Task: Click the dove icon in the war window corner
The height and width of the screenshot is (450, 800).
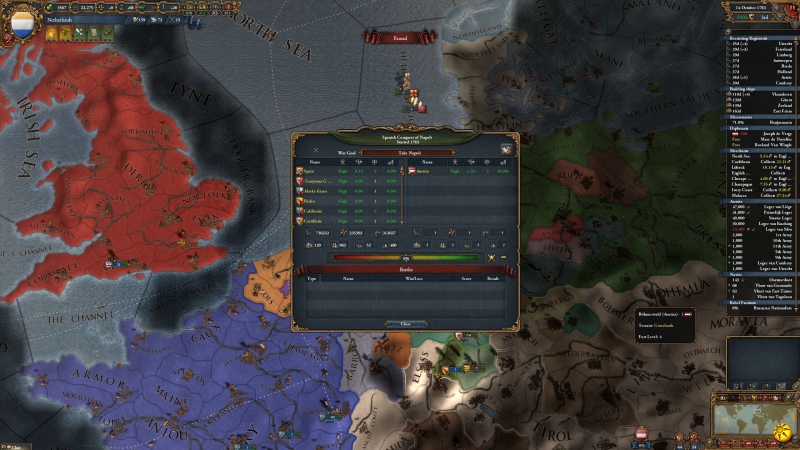Action: point(507,150)
